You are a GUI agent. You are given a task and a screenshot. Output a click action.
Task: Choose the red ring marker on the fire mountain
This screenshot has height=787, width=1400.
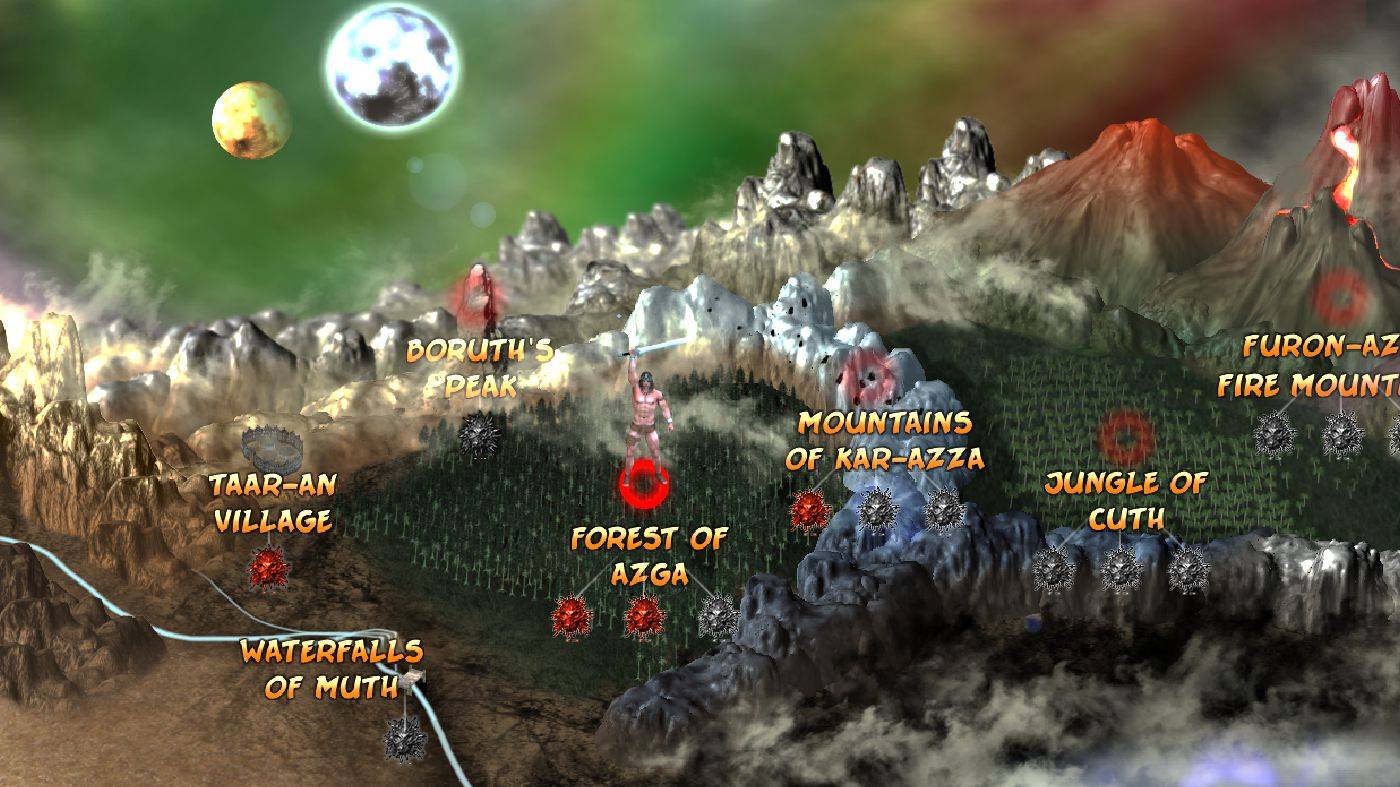1340,296
